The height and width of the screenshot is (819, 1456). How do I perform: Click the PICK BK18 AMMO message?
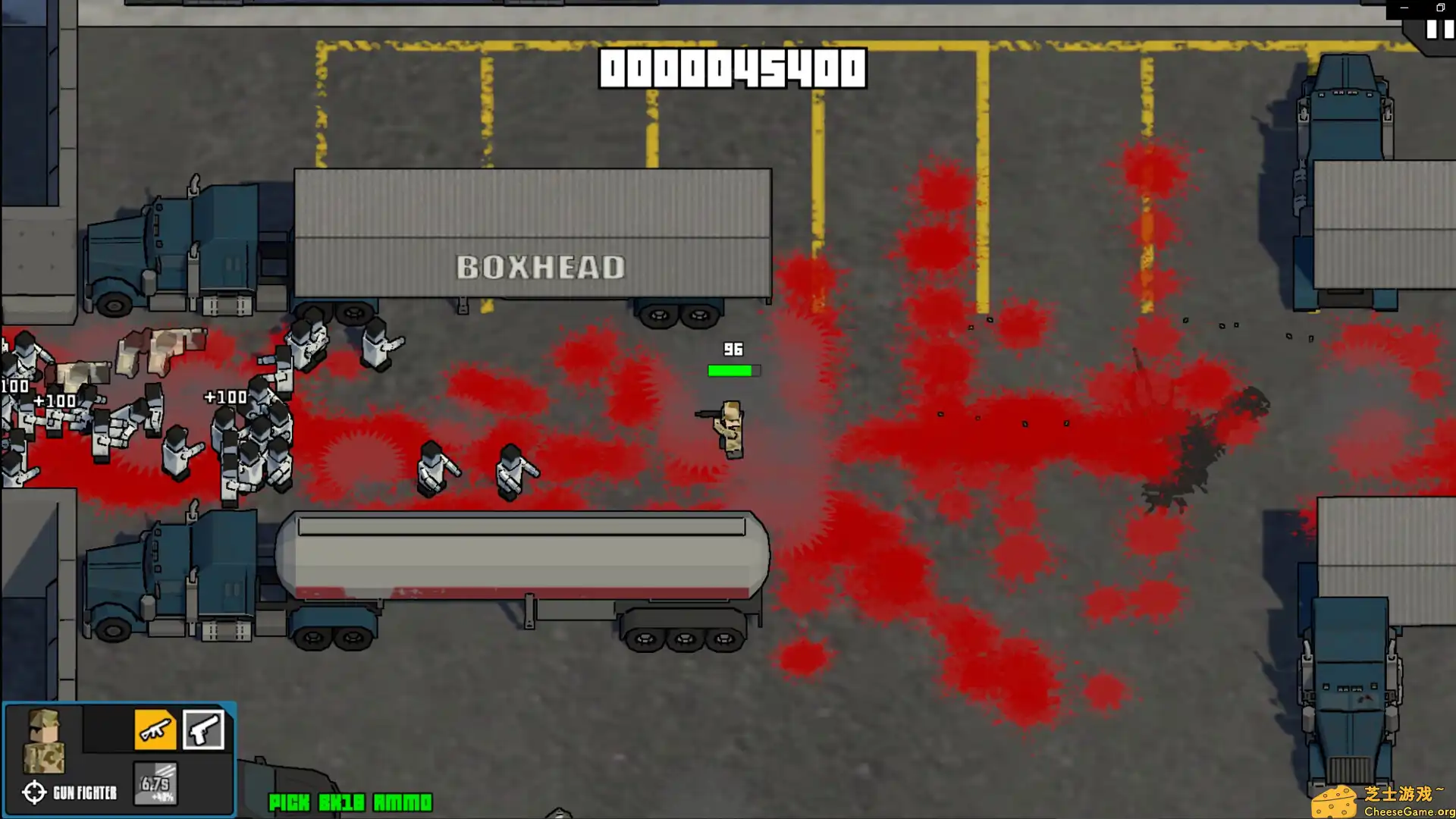point(350,802)
